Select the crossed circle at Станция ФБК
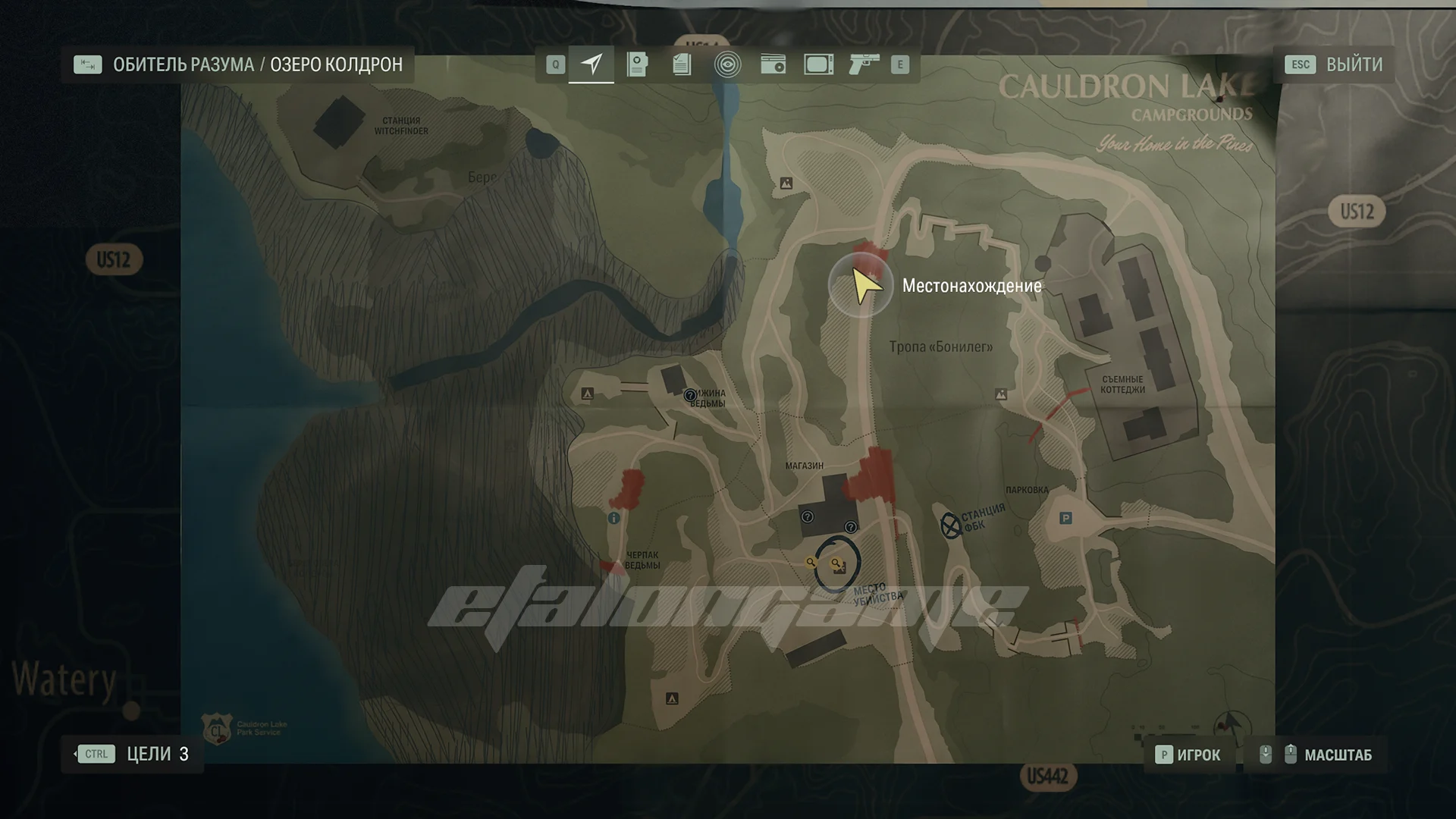 pyautogui.click(x=950, y=525)
